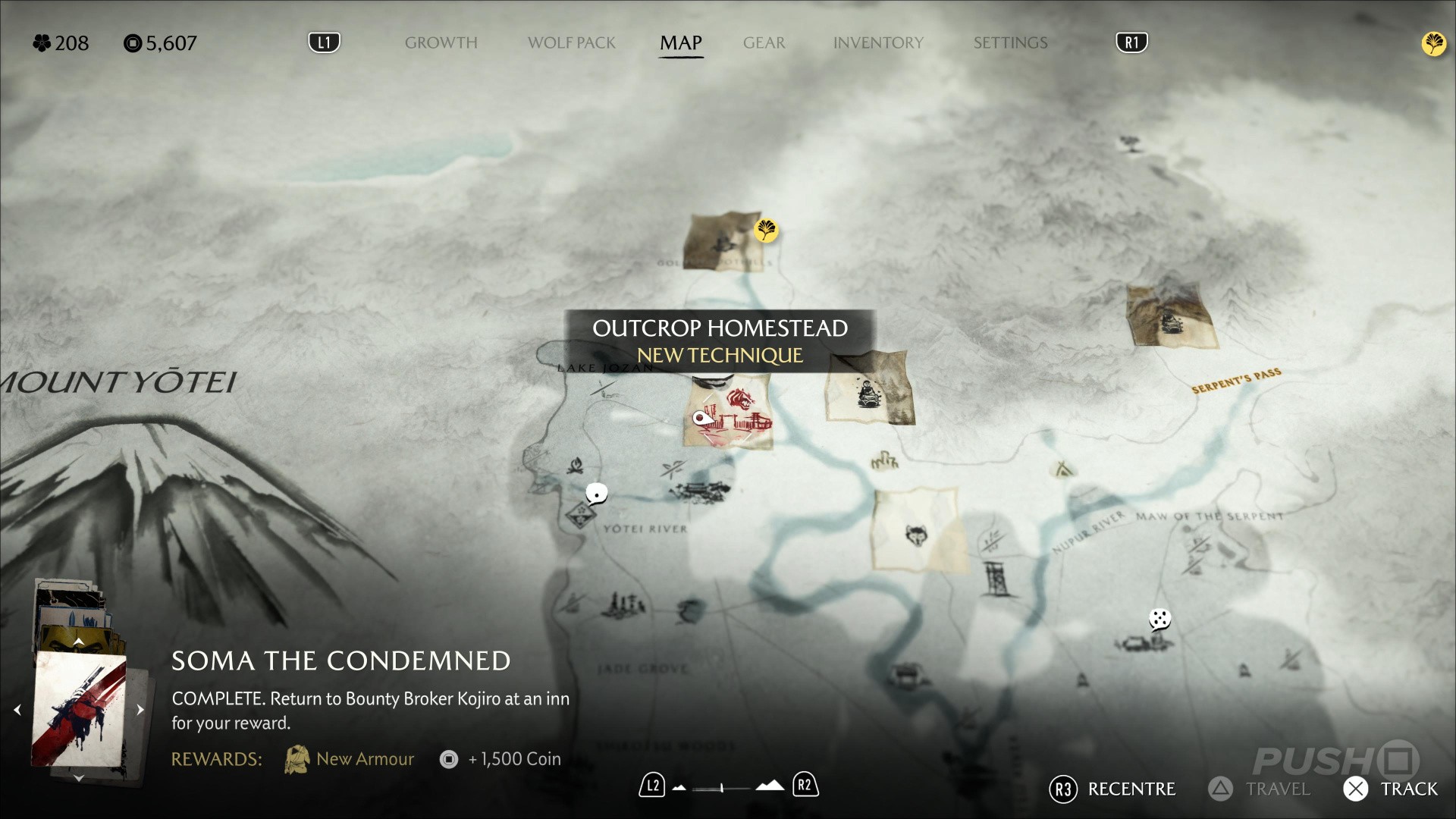This screenshot has width=1456, height=819.
Task: Open the Inventory tab
Action: (x=878, y=43)
